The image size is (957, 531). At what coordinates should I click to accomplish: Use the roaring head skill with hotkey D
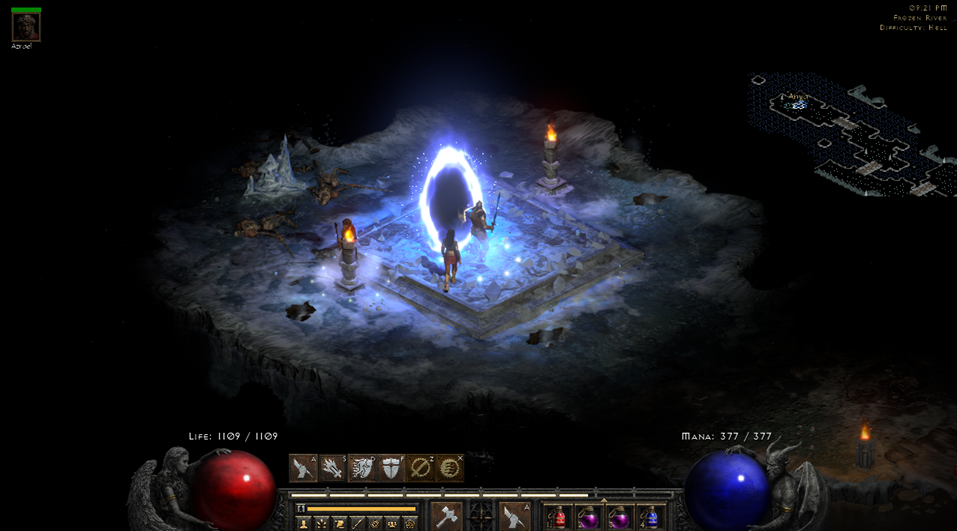pyautogui.click(x=362, y=468)
